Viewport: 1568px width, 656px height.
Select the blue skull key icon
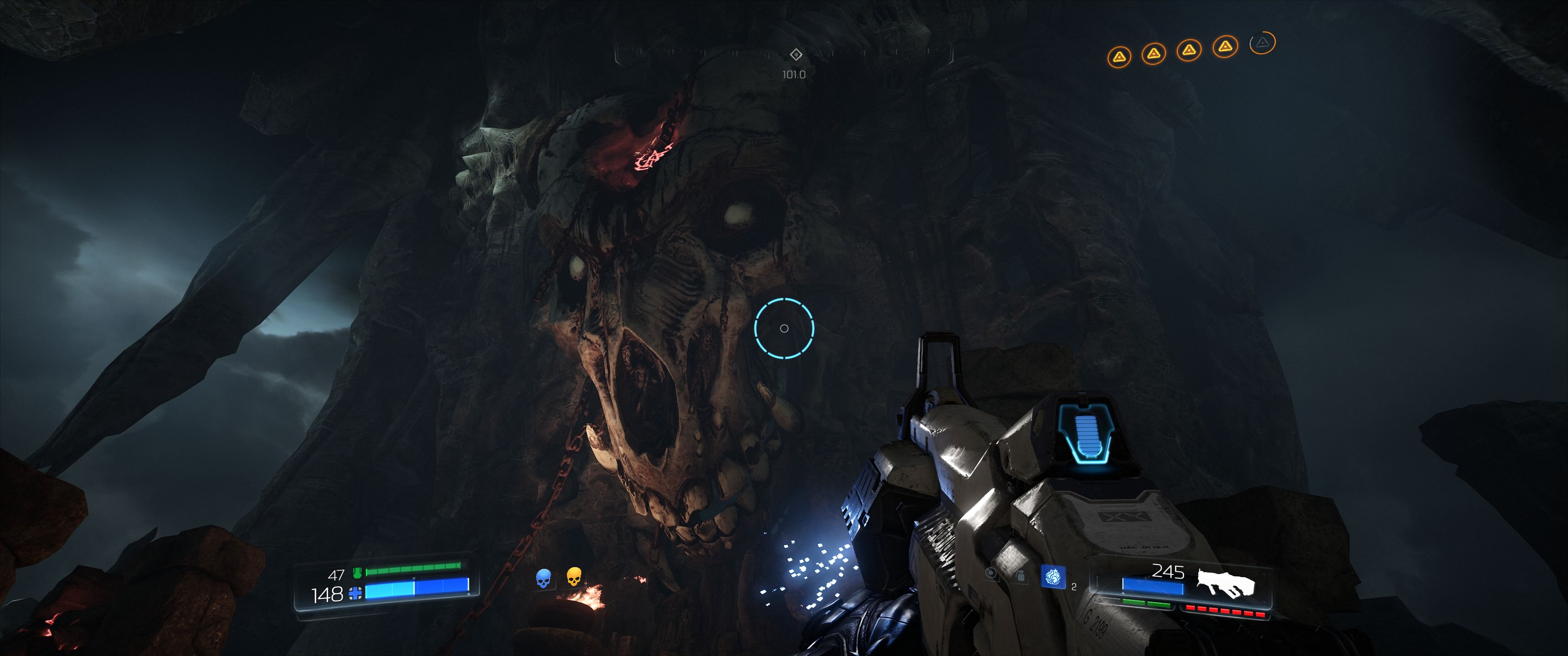coord(543,578)
